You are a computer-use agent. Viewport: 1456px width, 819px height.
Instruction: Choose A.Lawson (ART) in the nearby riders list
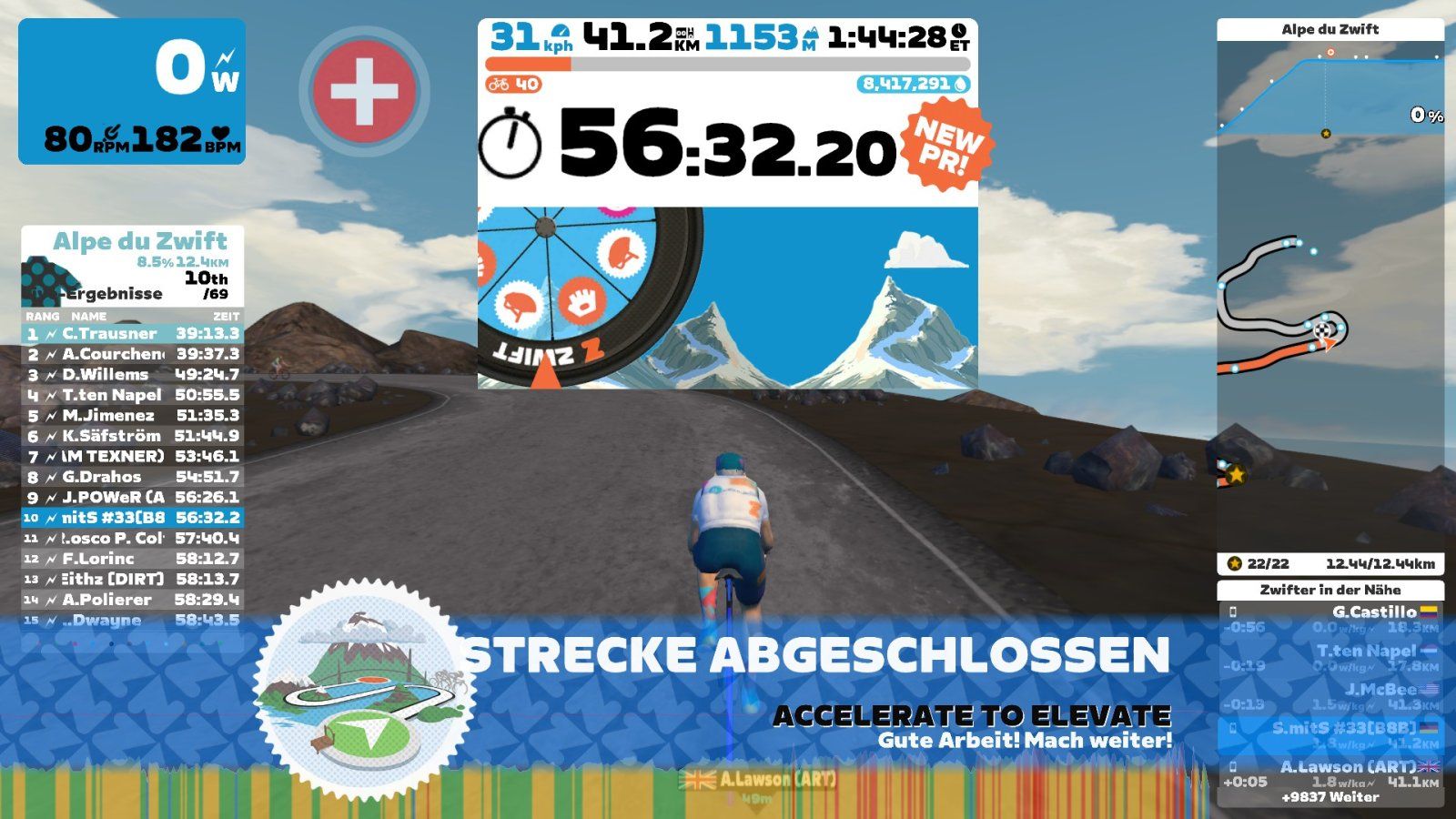click(1330, 773)
